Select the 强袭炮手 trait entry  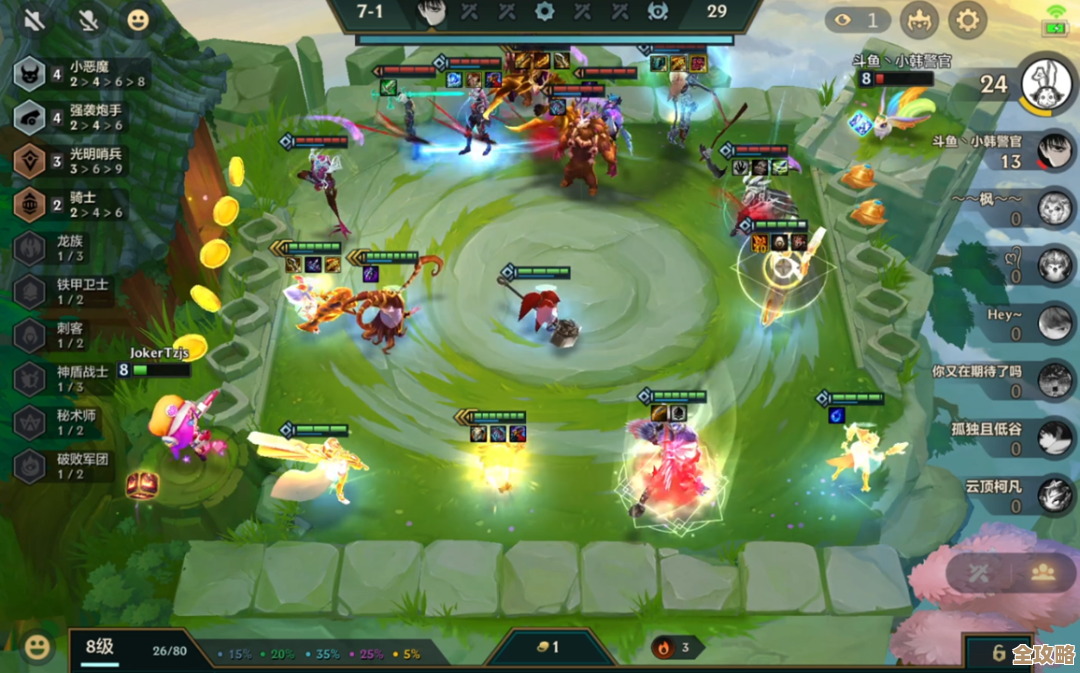coord(80,118)
